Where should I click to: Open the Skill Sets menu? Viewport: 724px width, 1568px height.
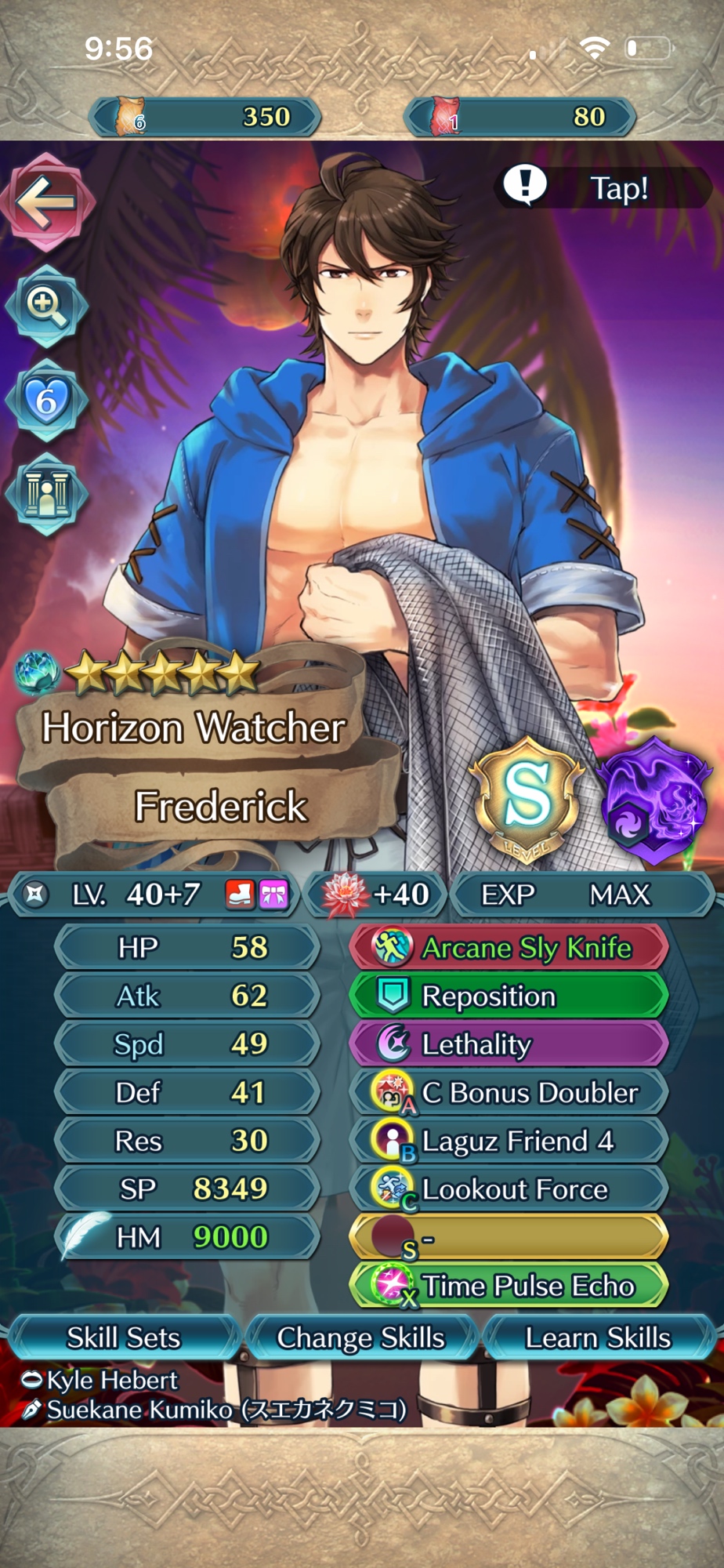click(x=123, y=1338)
